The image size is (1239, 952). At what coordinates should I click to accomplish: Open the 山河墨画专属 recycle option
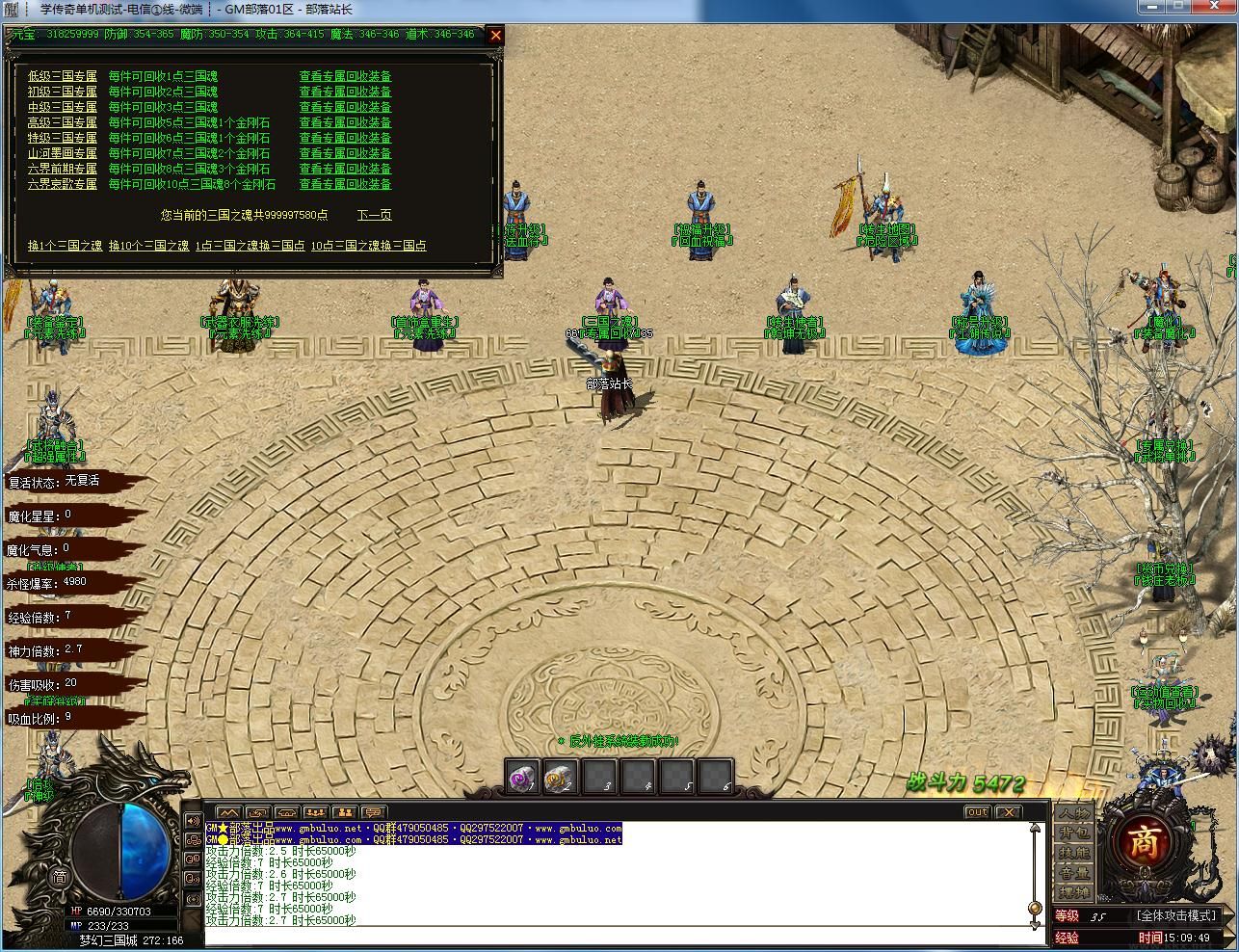point(63,153)
